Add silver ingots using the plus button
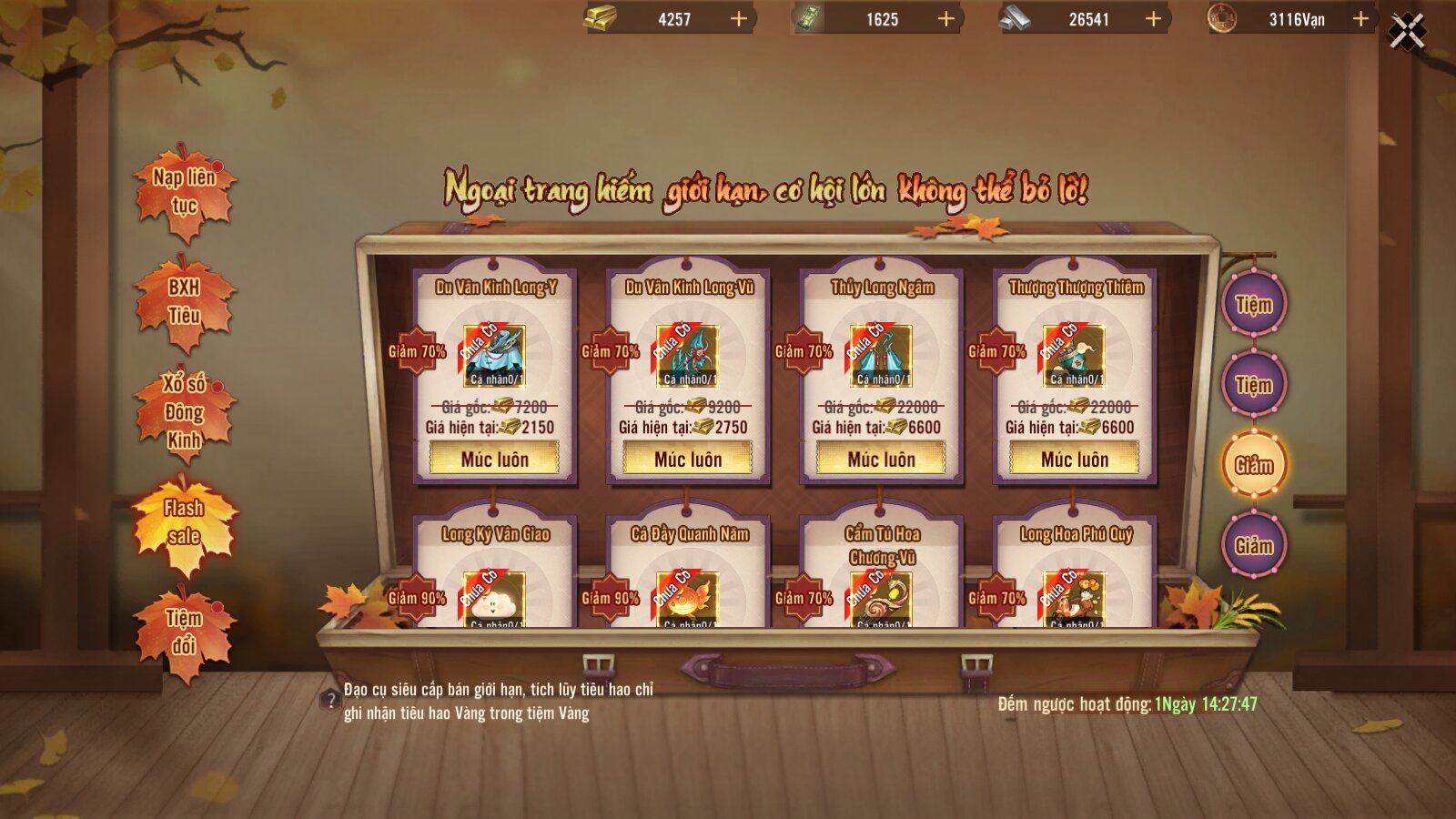Viewport: 1456px width, 819px height. click(x=1153, y=19)
